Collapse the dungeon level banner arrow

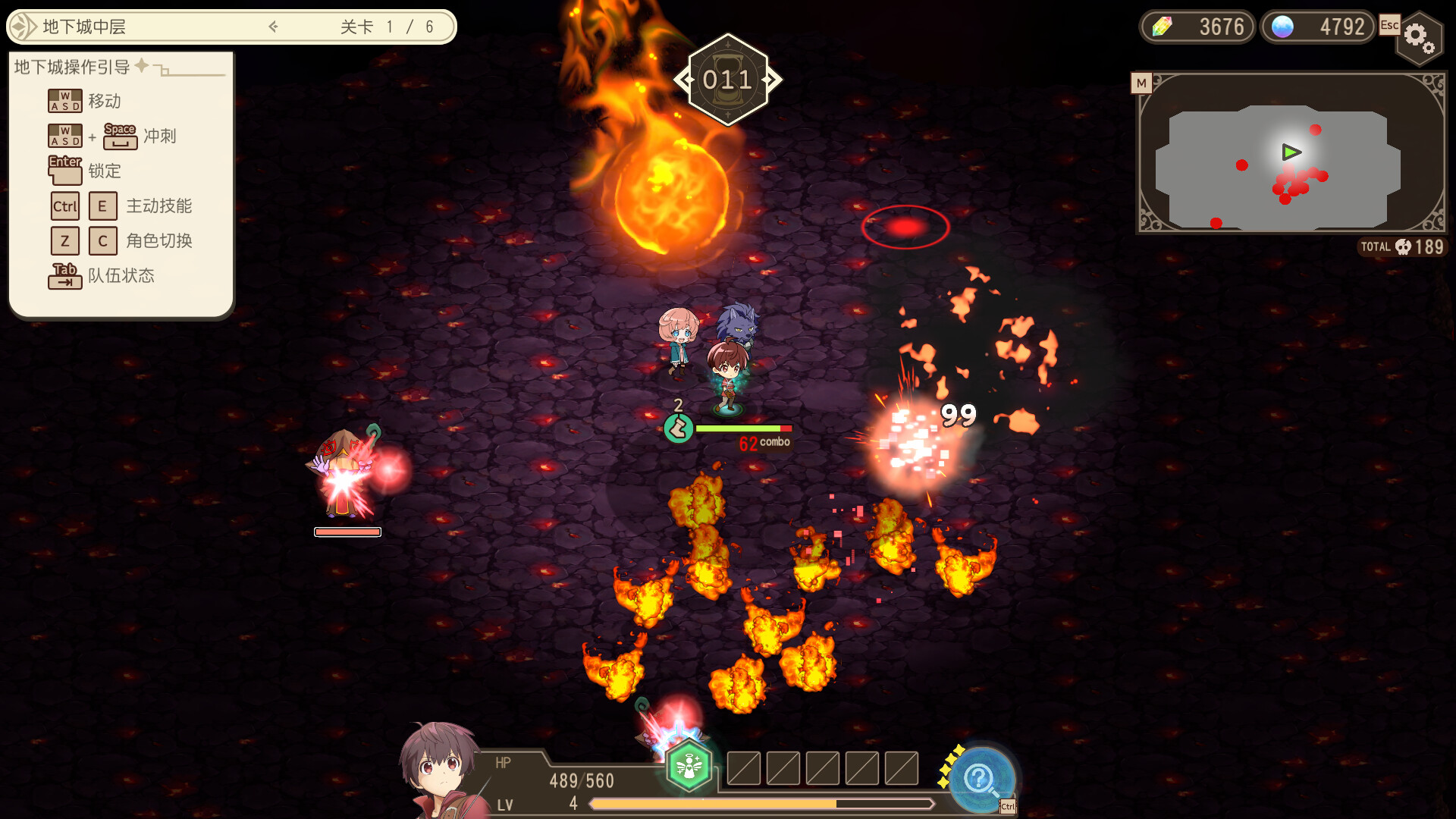(274, 27)
